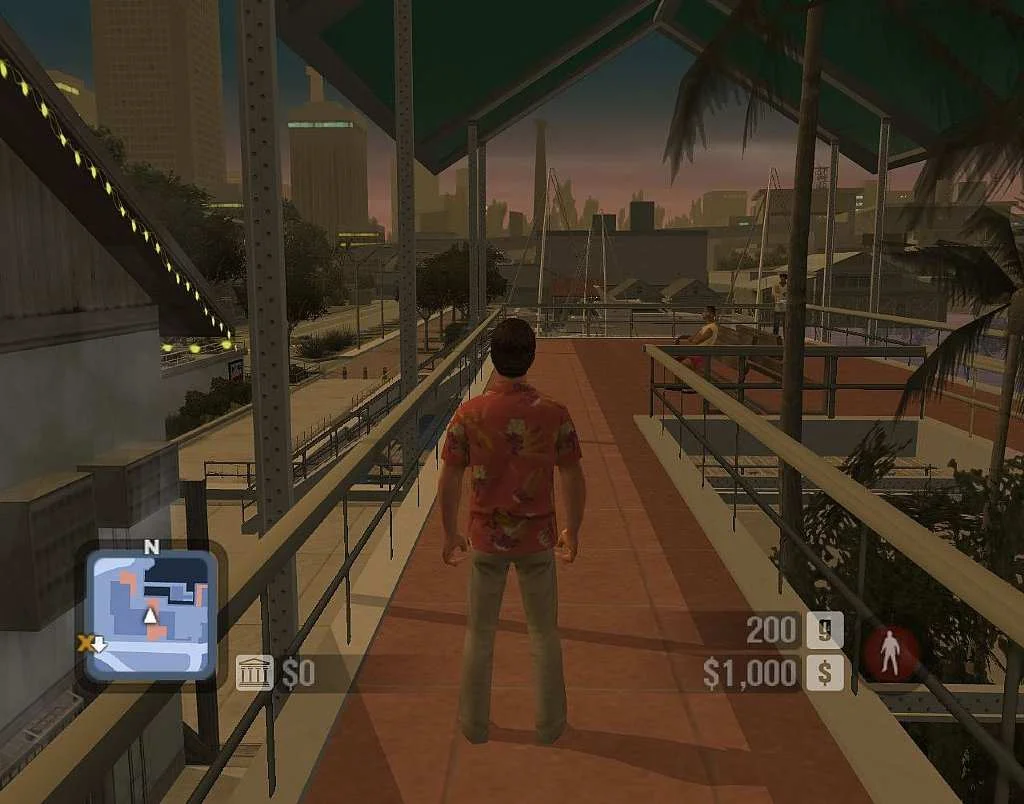Select the orange X marker on minimap
The height and width of the screenshot is (804, 1024).
85,643
